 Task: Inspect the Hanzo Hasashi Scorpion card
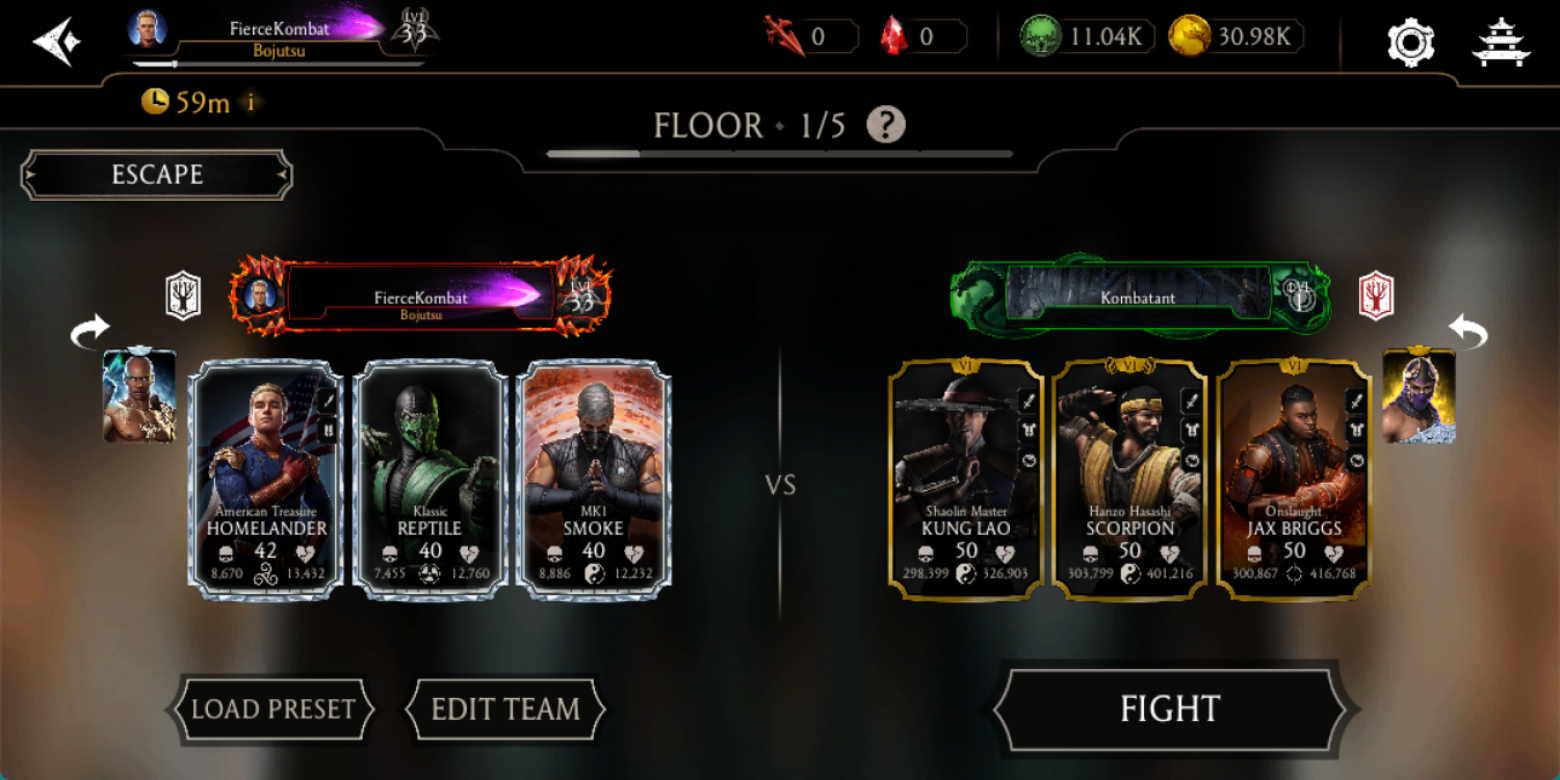[1130, 480]
